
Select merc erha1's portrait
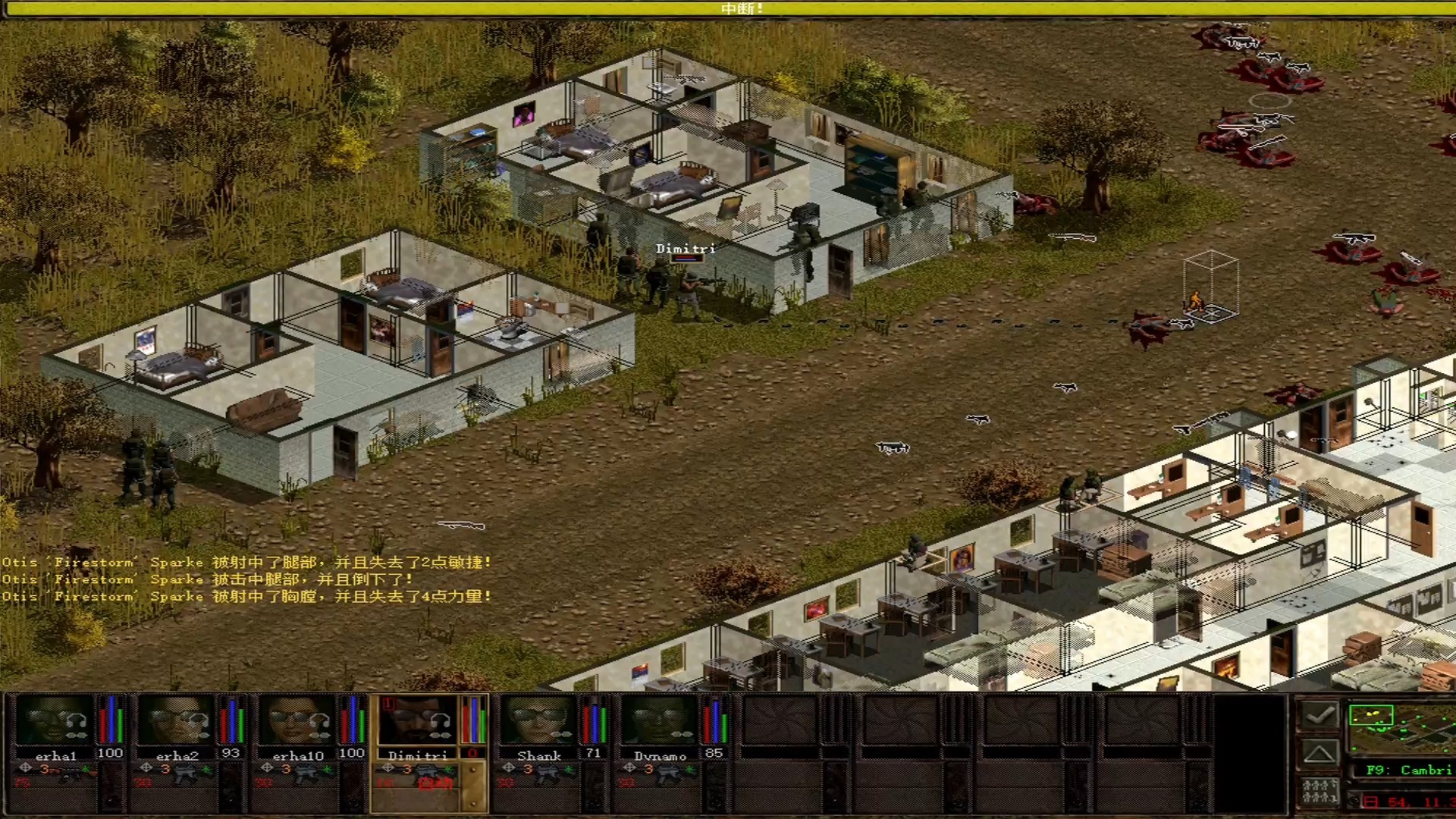(53, 719)
